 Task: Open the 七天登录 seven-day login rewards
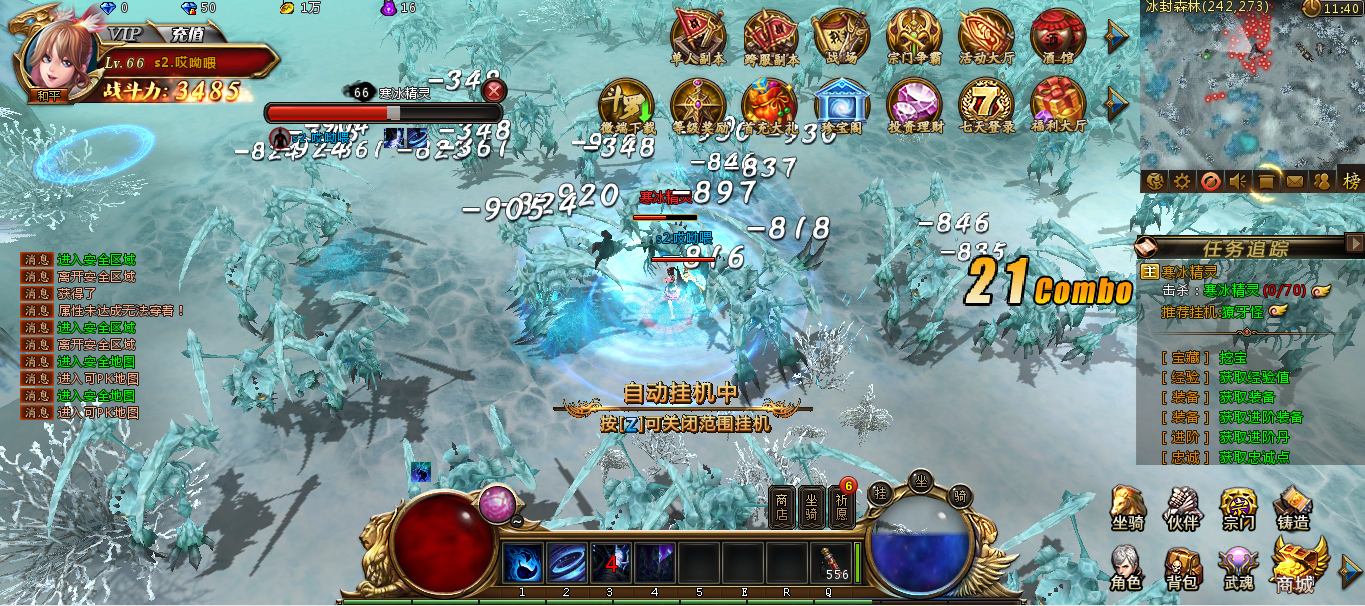[x=986, y=103]
